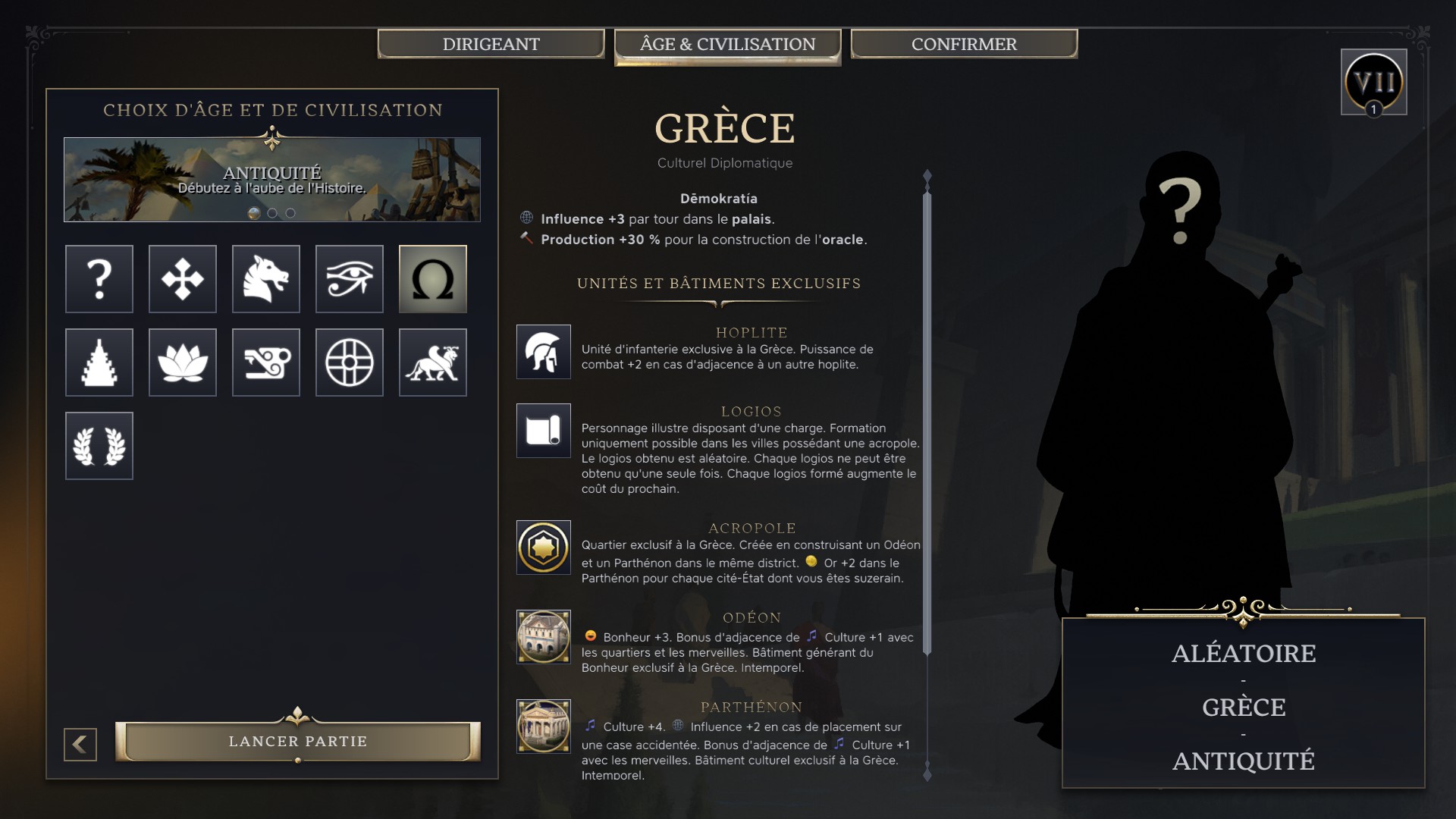Select the winged lion civilization icon

pyautogui.click(x=432, y=362)
